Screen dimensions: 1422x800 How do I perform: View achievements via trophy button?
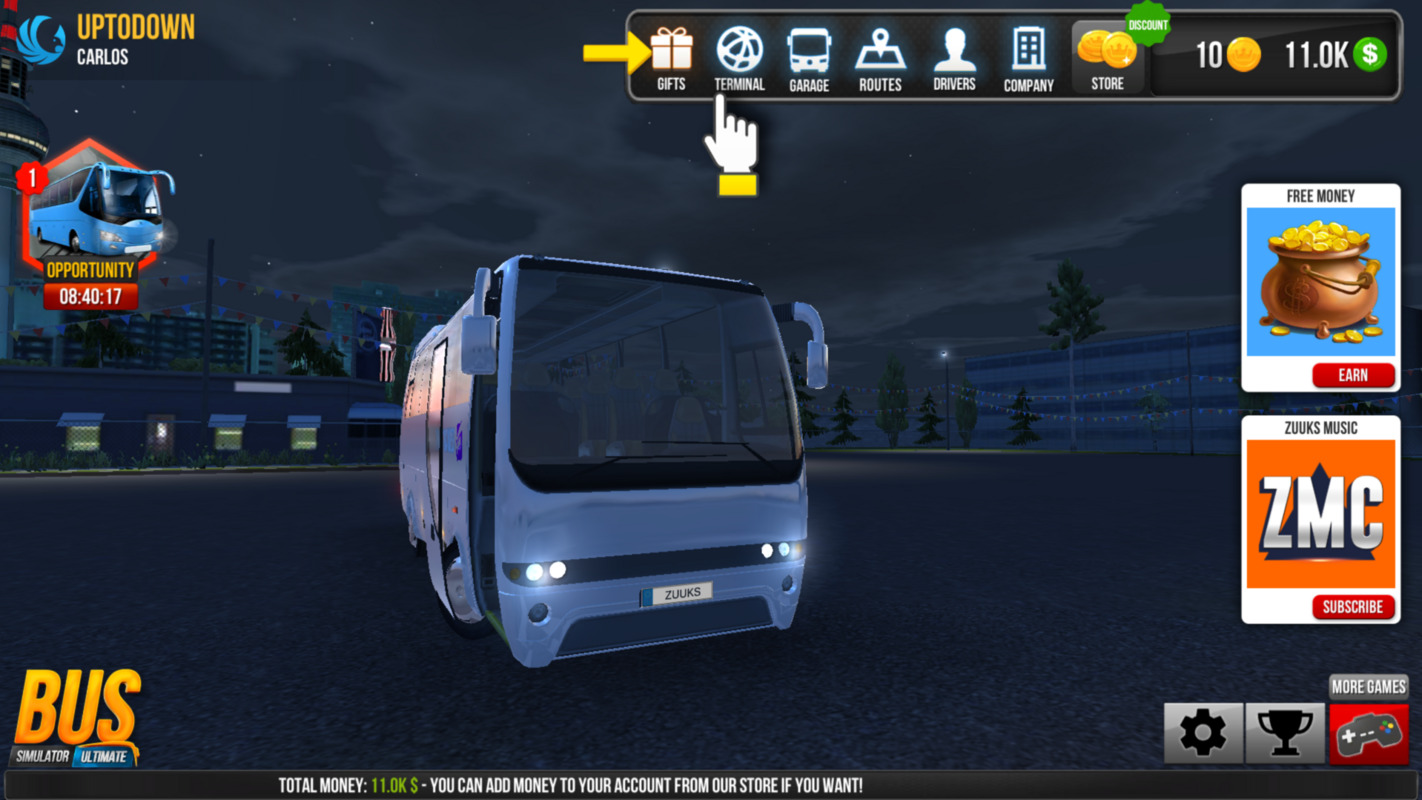coord(1285,734)
